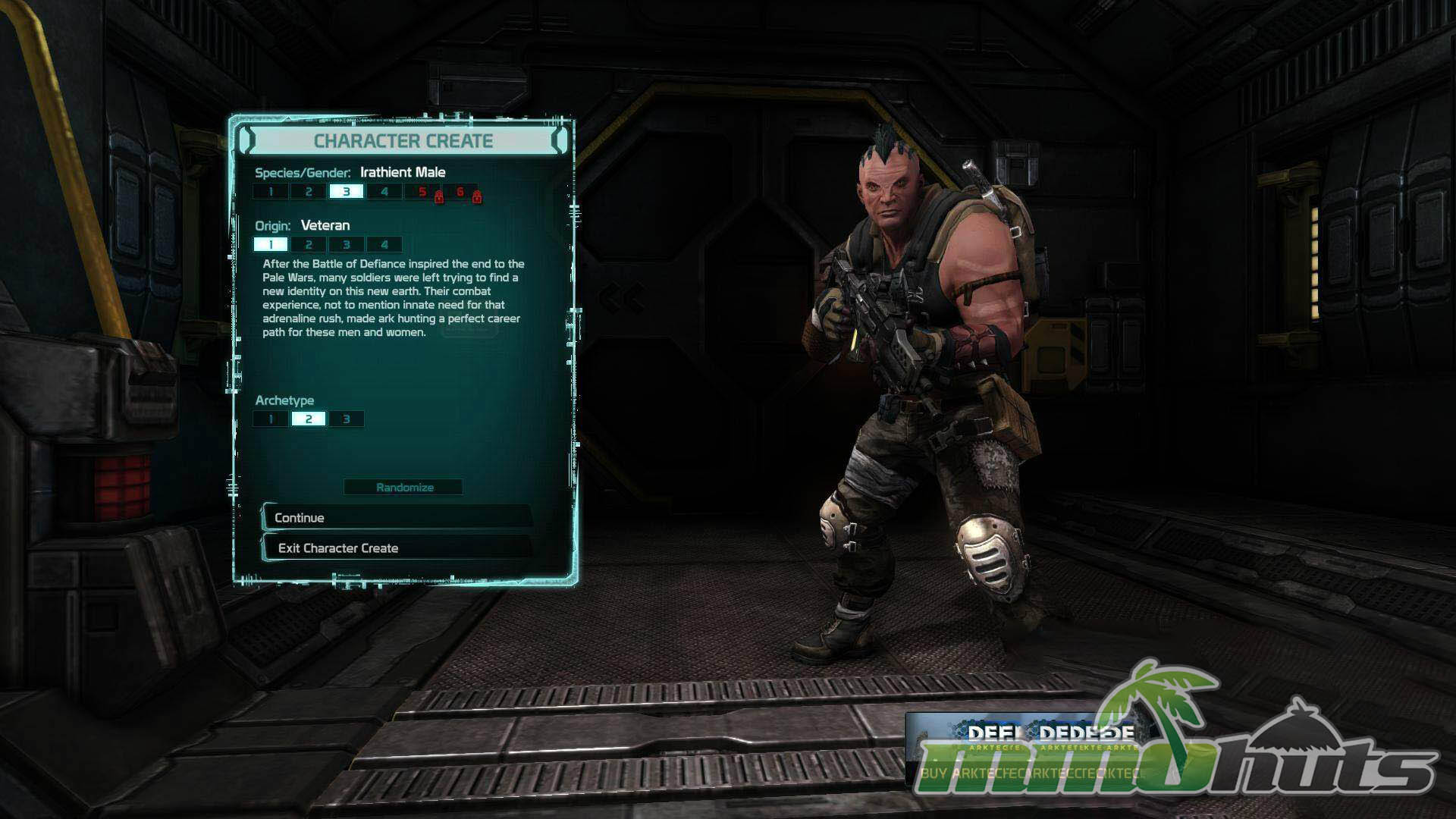Switch to Origin option 4
This screenshot has width=1456, height=819.
384,244
